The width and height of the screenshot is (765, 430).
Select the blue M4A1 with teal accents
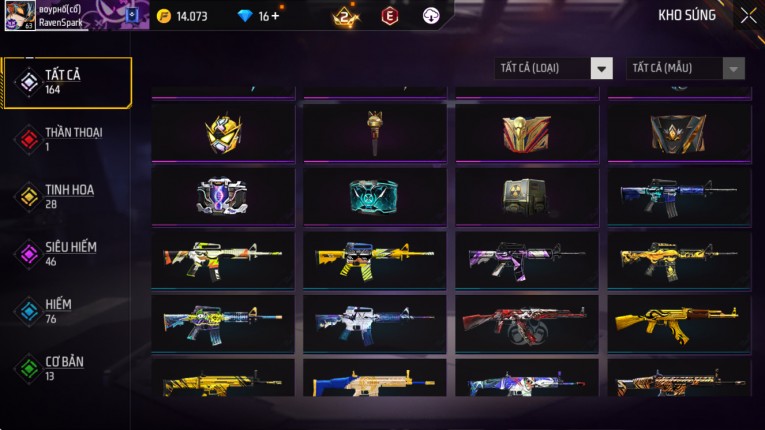[679, 195]
